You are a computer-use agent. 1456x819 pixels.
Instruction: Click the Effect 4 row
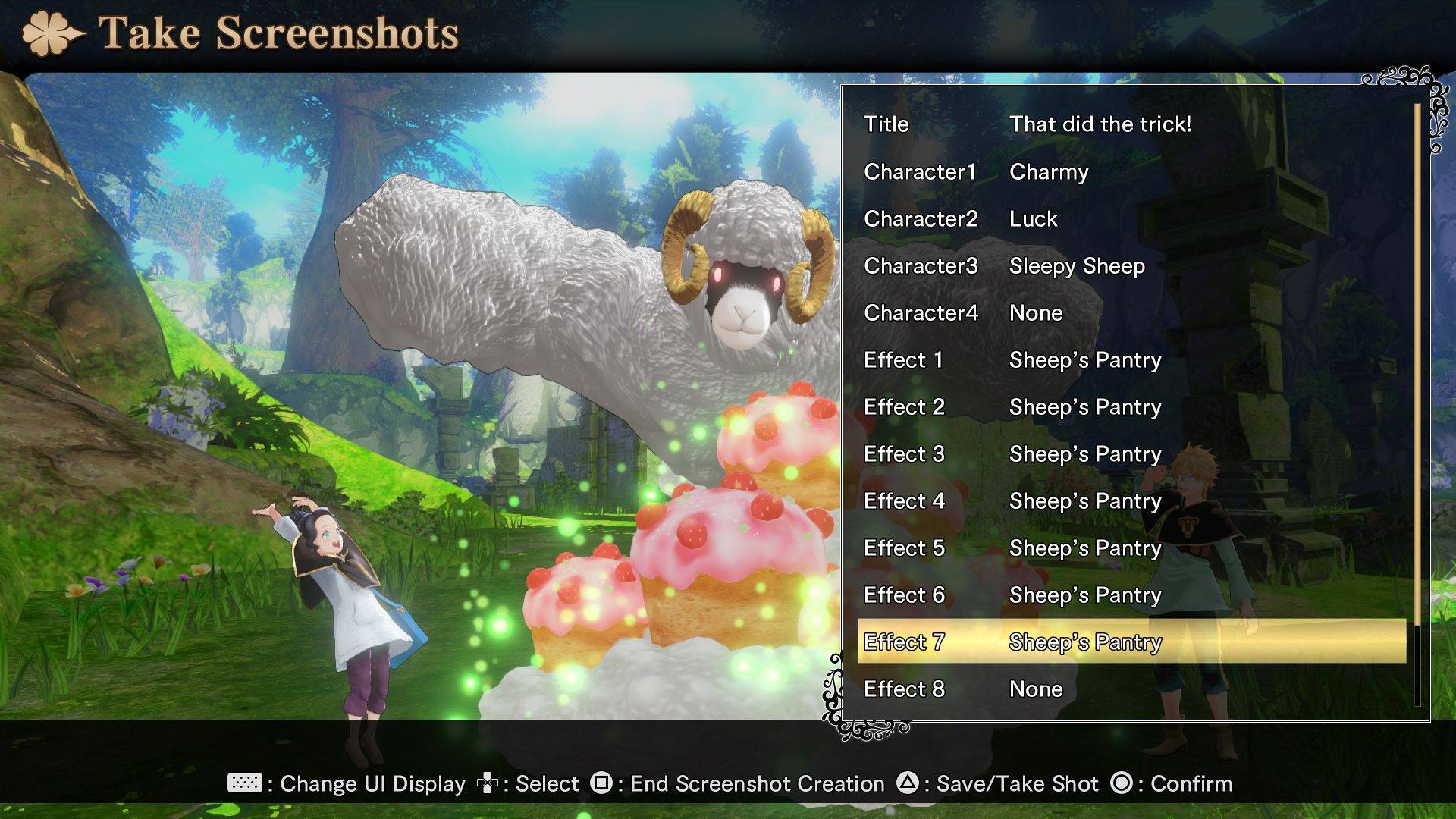pos(1130,501)
